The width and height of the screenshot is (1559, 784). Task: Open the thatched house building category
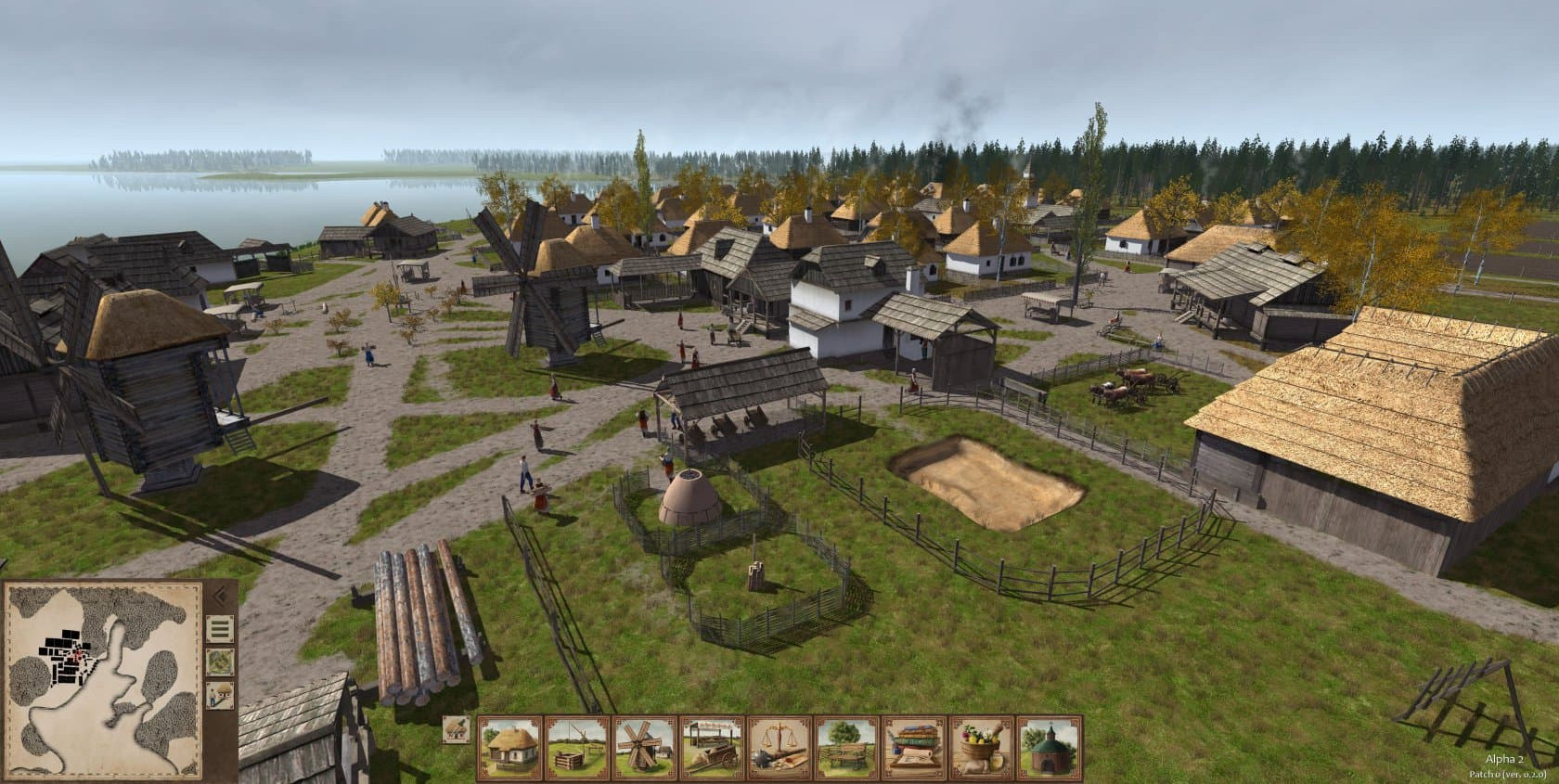click(x=509, y=747)
